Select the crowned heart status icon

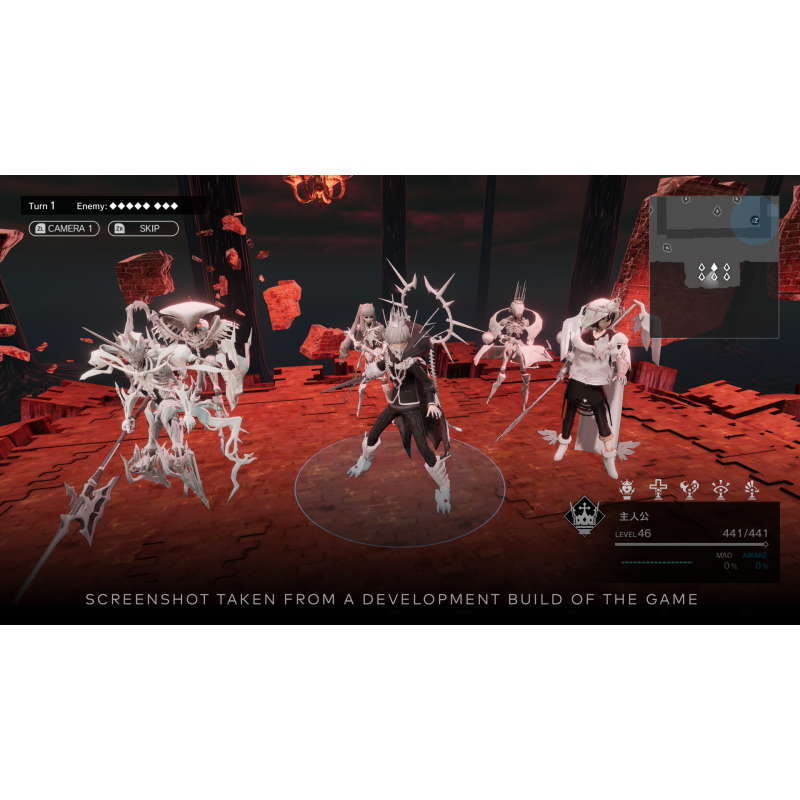point(628,489)
